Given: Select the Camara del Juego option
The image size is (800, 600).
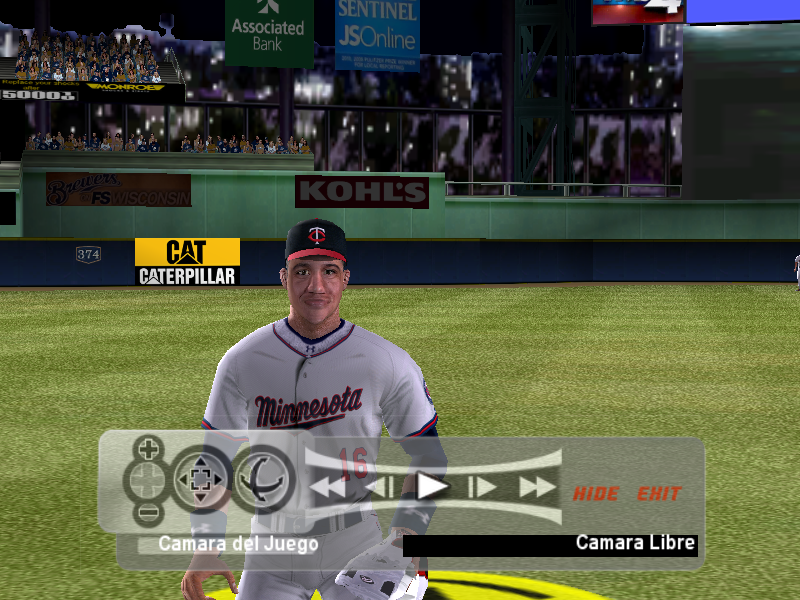Looking at the screenshot, I should pos(238,545).
